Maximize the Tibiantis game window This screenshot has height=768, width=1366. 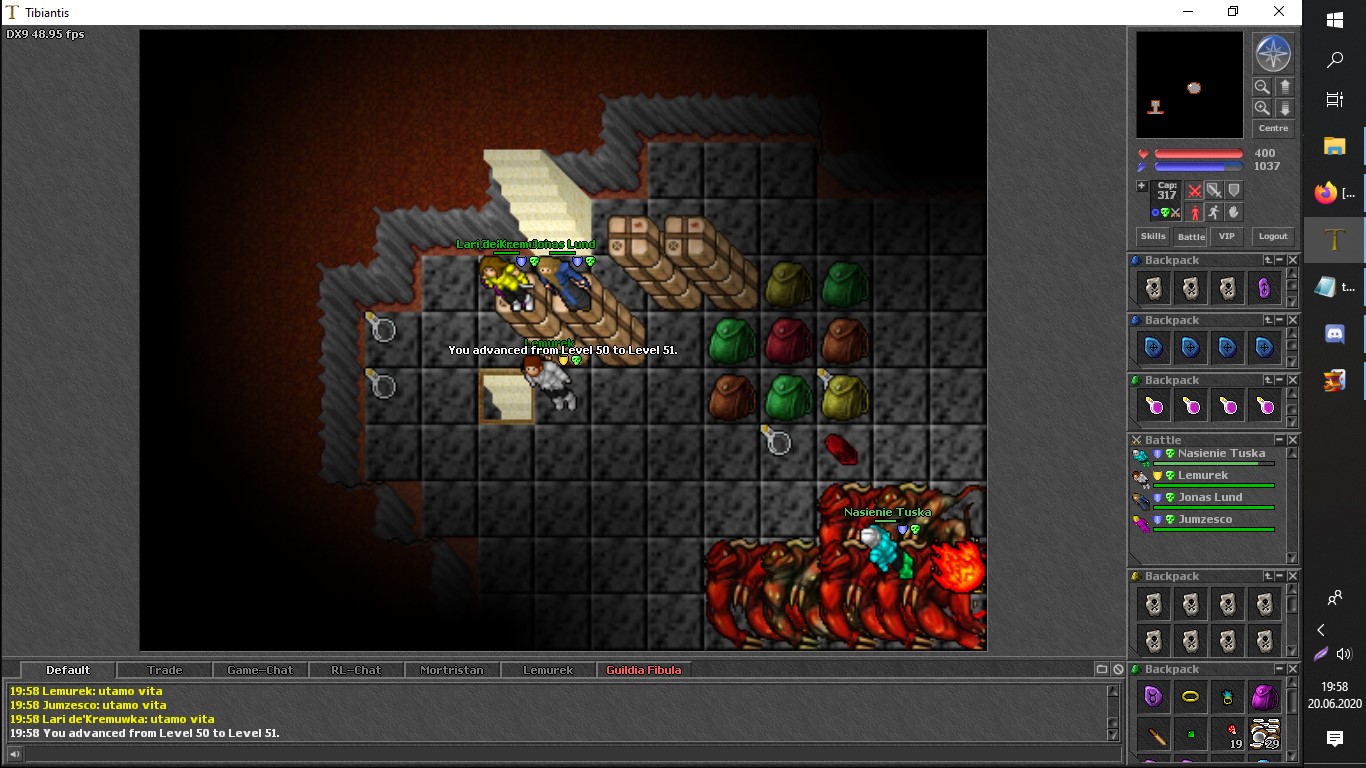1233,12
